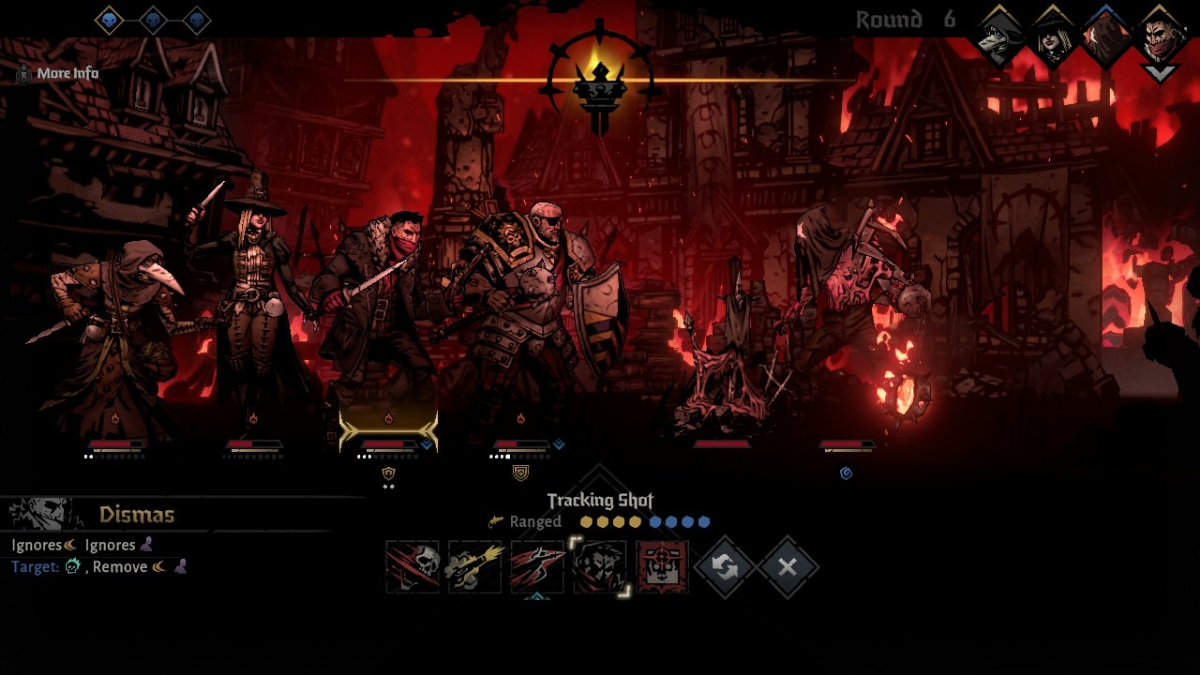Check the torch flame indicator

tap(599, 82)
